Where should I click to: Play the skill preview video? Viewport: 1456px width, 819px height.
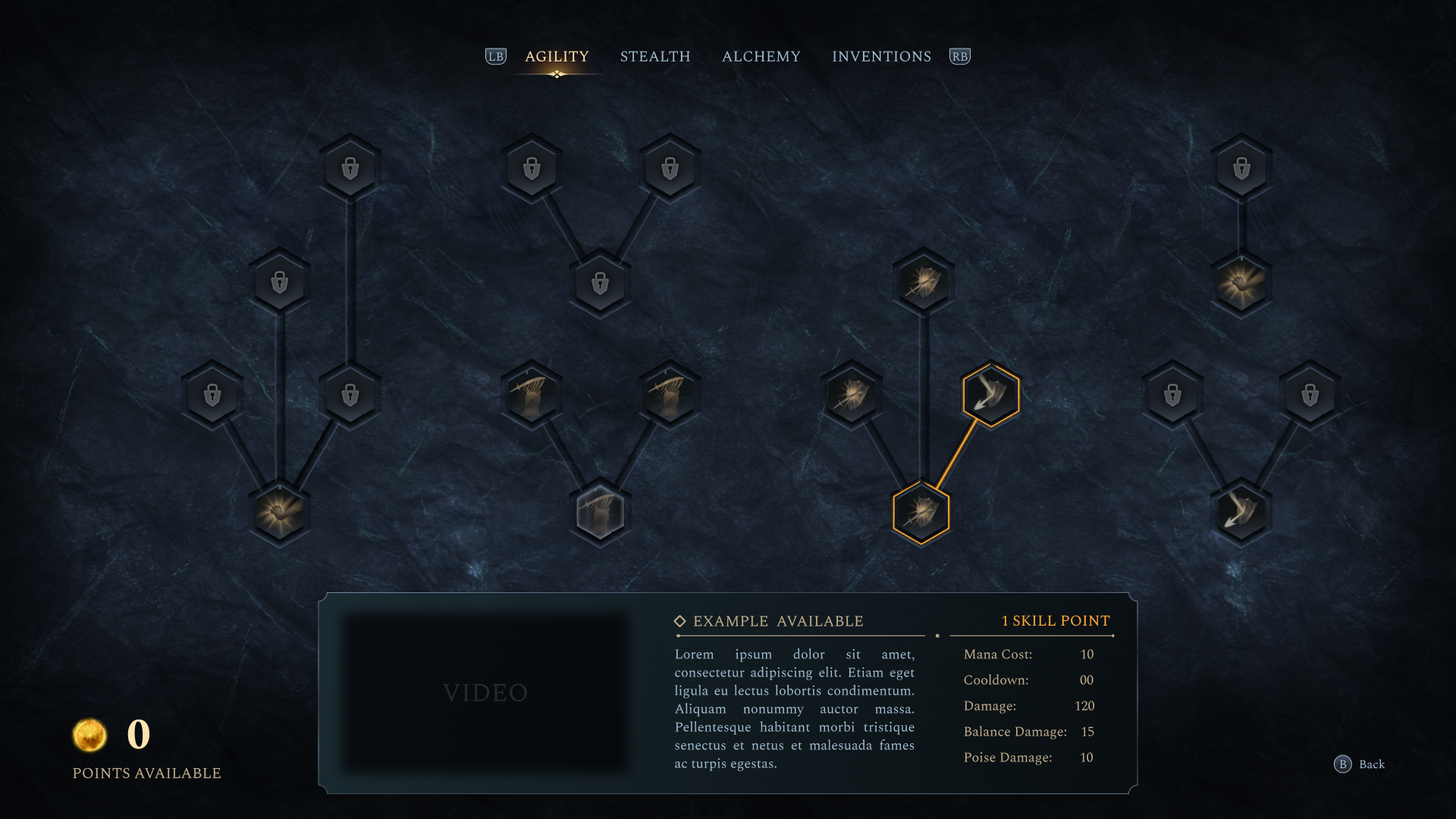click(x=485, y=692)
